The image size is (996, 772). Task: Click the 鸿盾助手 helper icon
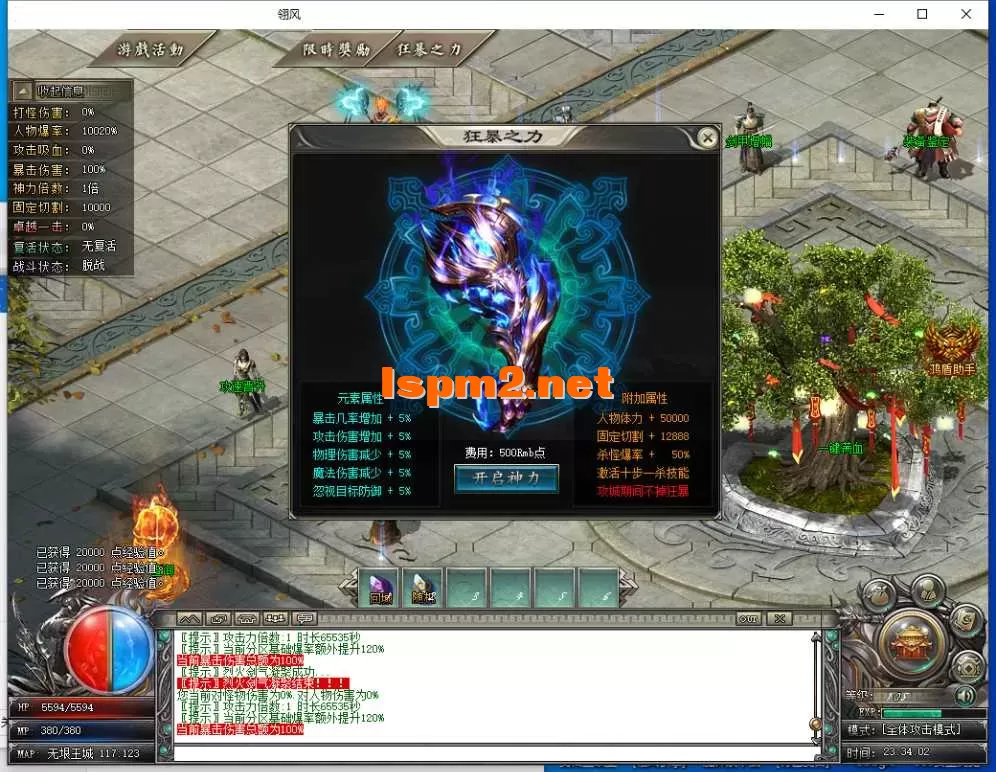(949, 343)
